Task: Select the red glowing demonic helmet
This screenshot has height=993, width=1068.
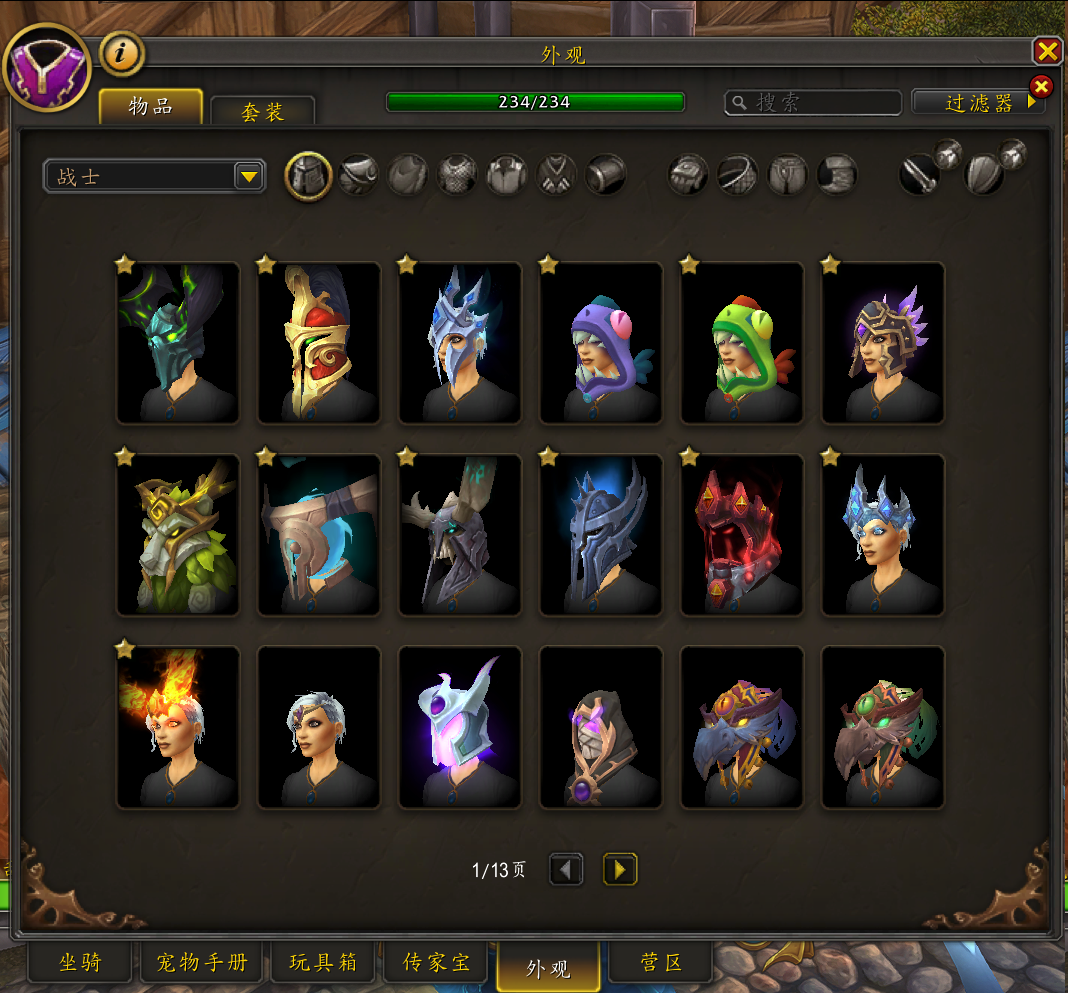Action: pyautogui.click(x=742, y=535)
